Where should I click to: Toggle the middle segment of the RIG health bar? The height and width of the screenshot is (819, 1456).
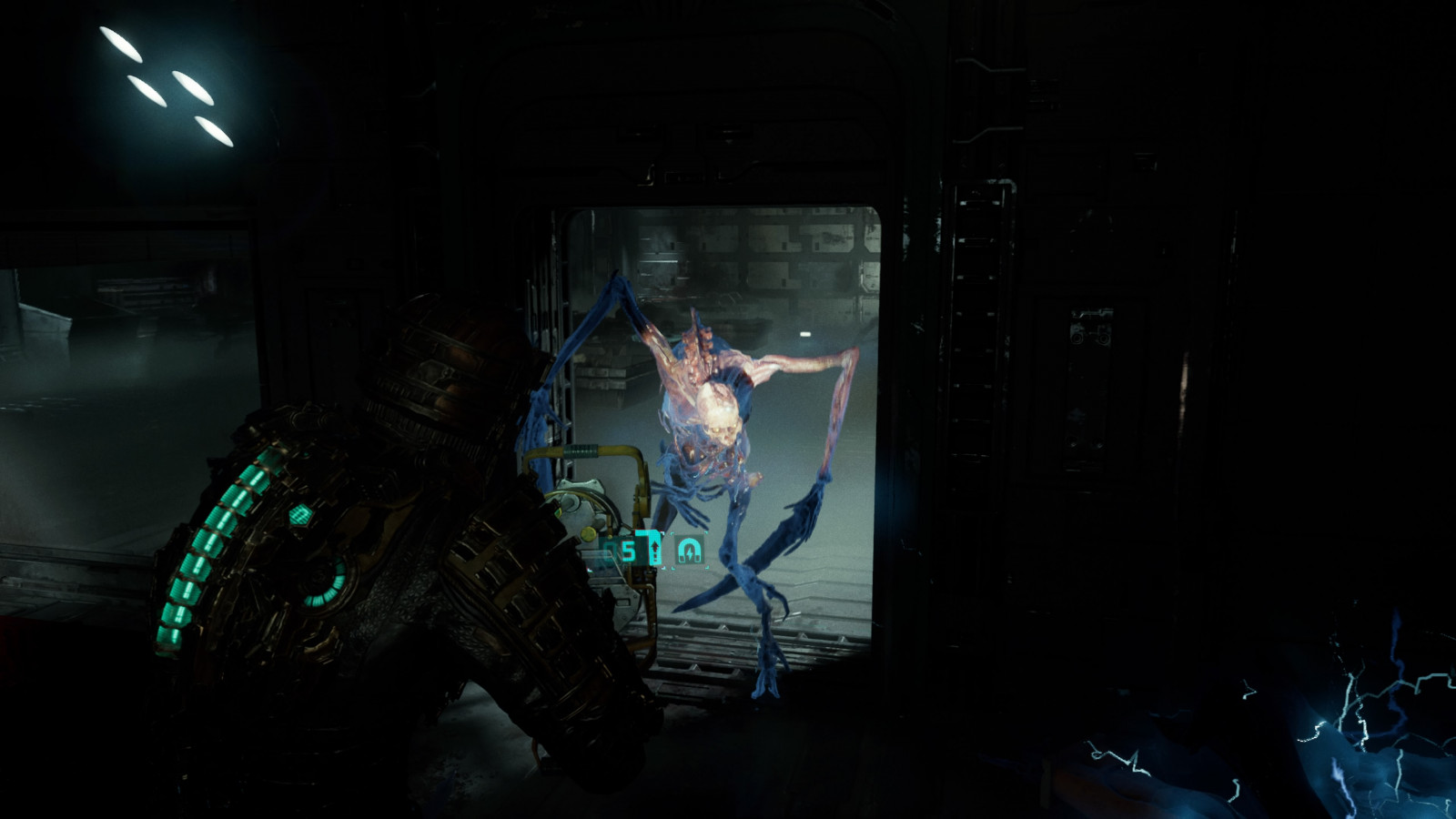click(x=209, y=543)
